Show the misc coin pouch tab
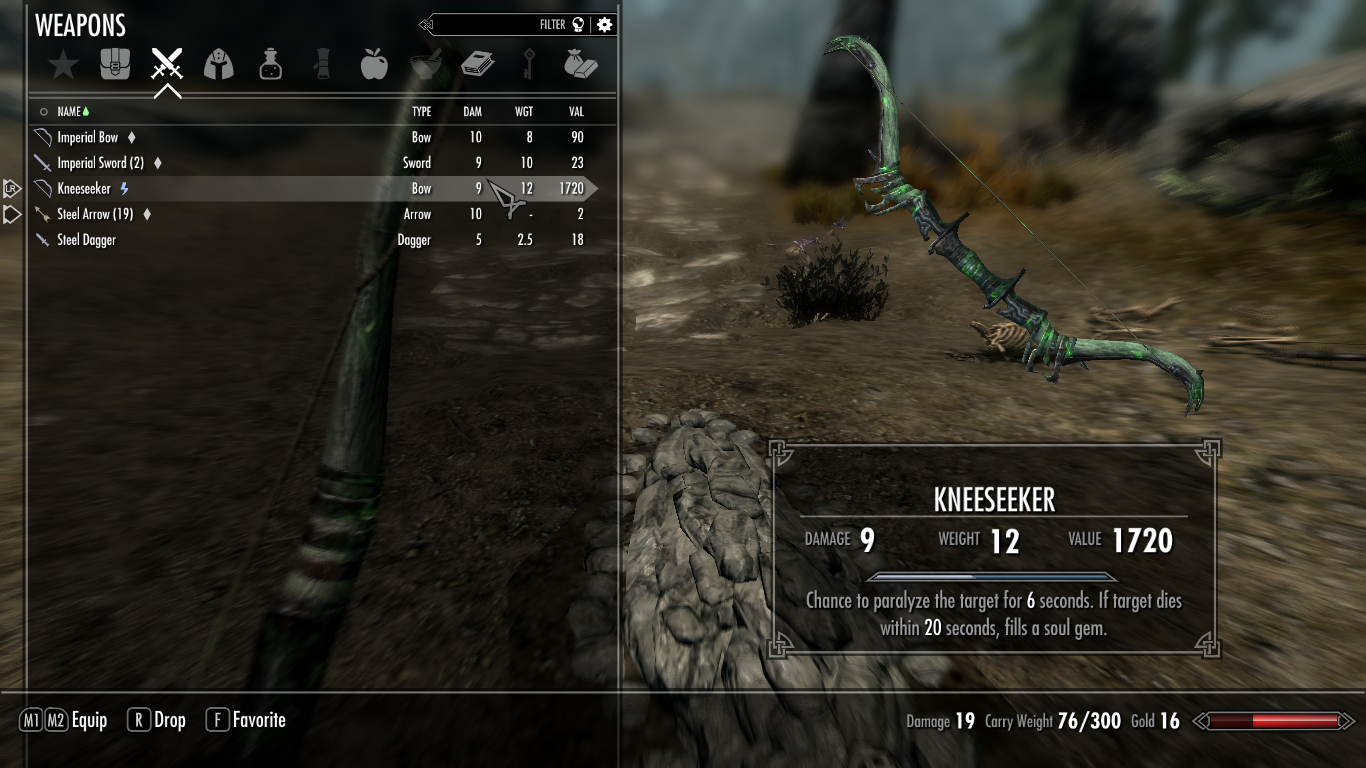 click(581, 65)
